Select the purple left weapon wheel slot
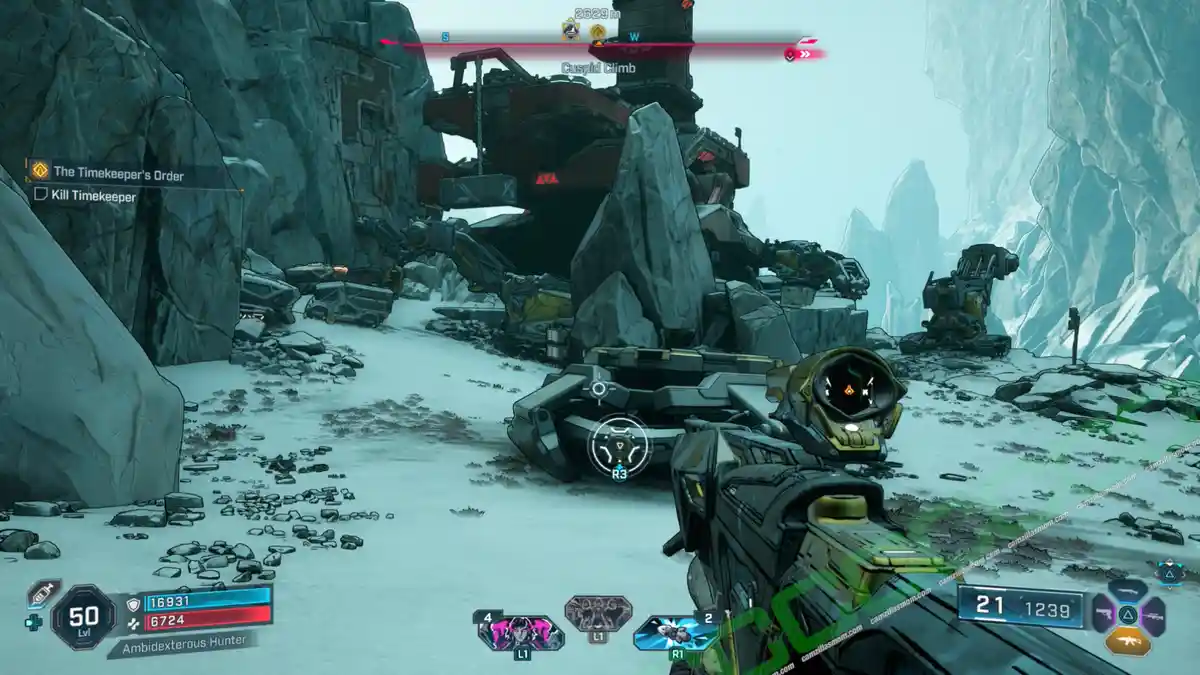This screenshot has width=1200, height=675. 1104,612
